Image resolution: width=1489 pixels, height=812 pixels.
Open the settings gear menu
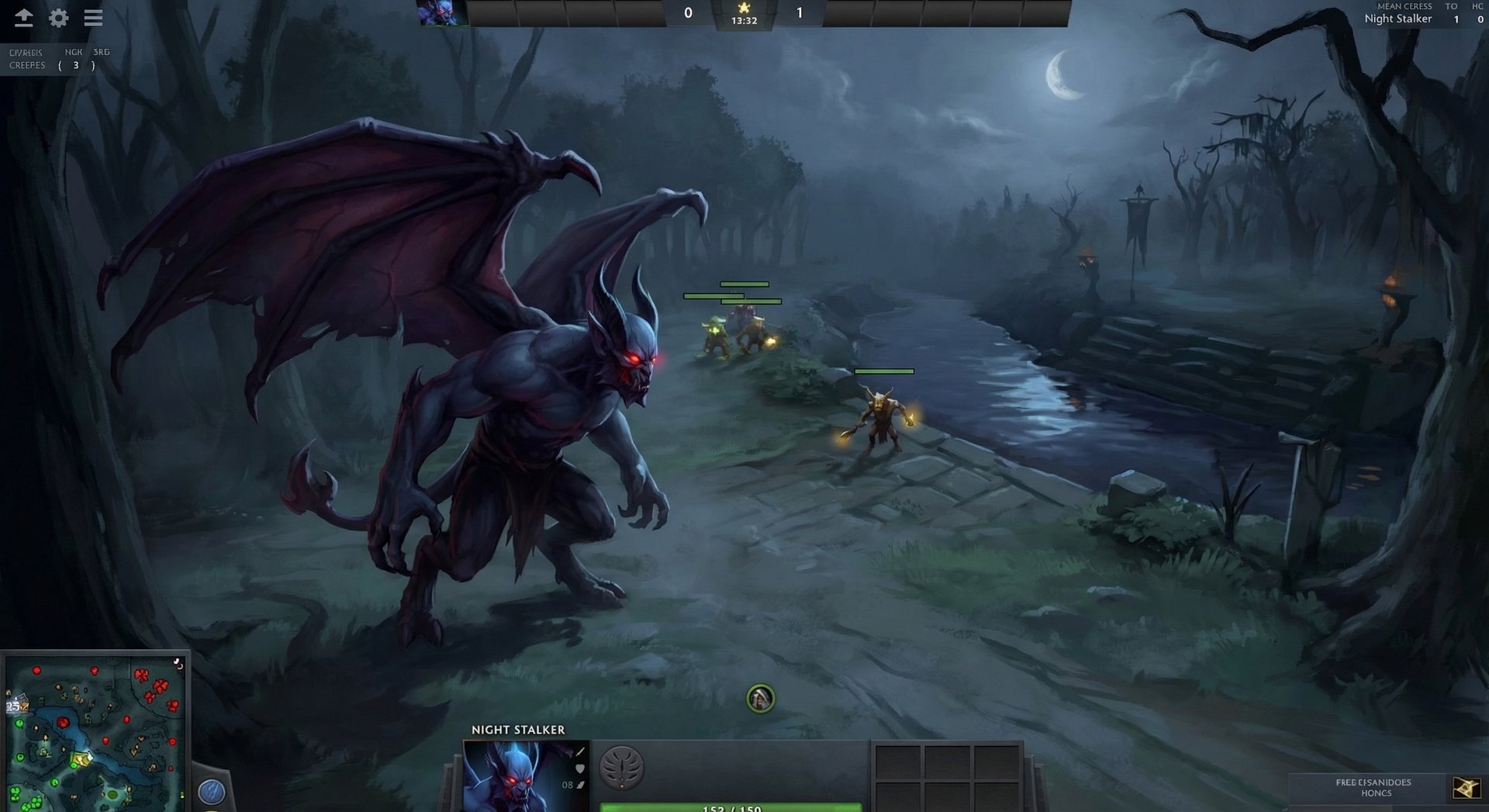[58, 17]
